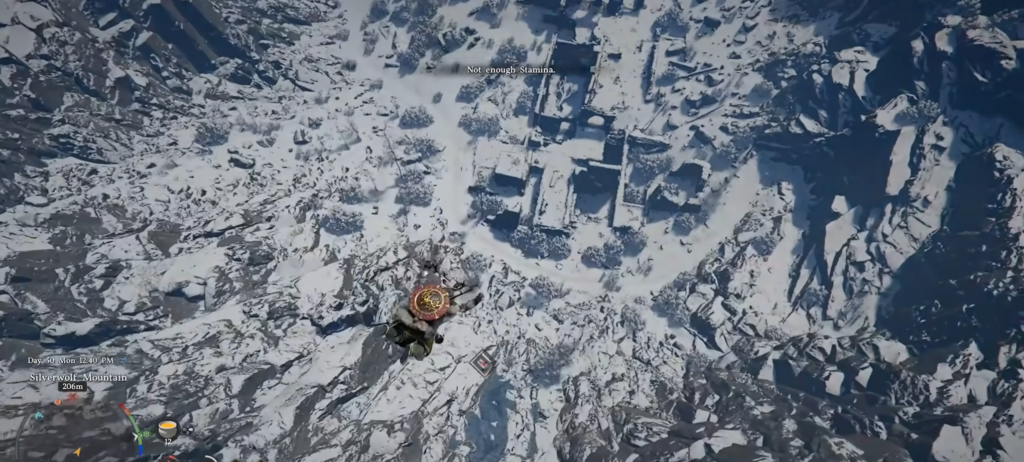Click the four-dot icon beside soup pot
The width and height of the screenshot is (1024, 462).
click(x=189, y=430)
